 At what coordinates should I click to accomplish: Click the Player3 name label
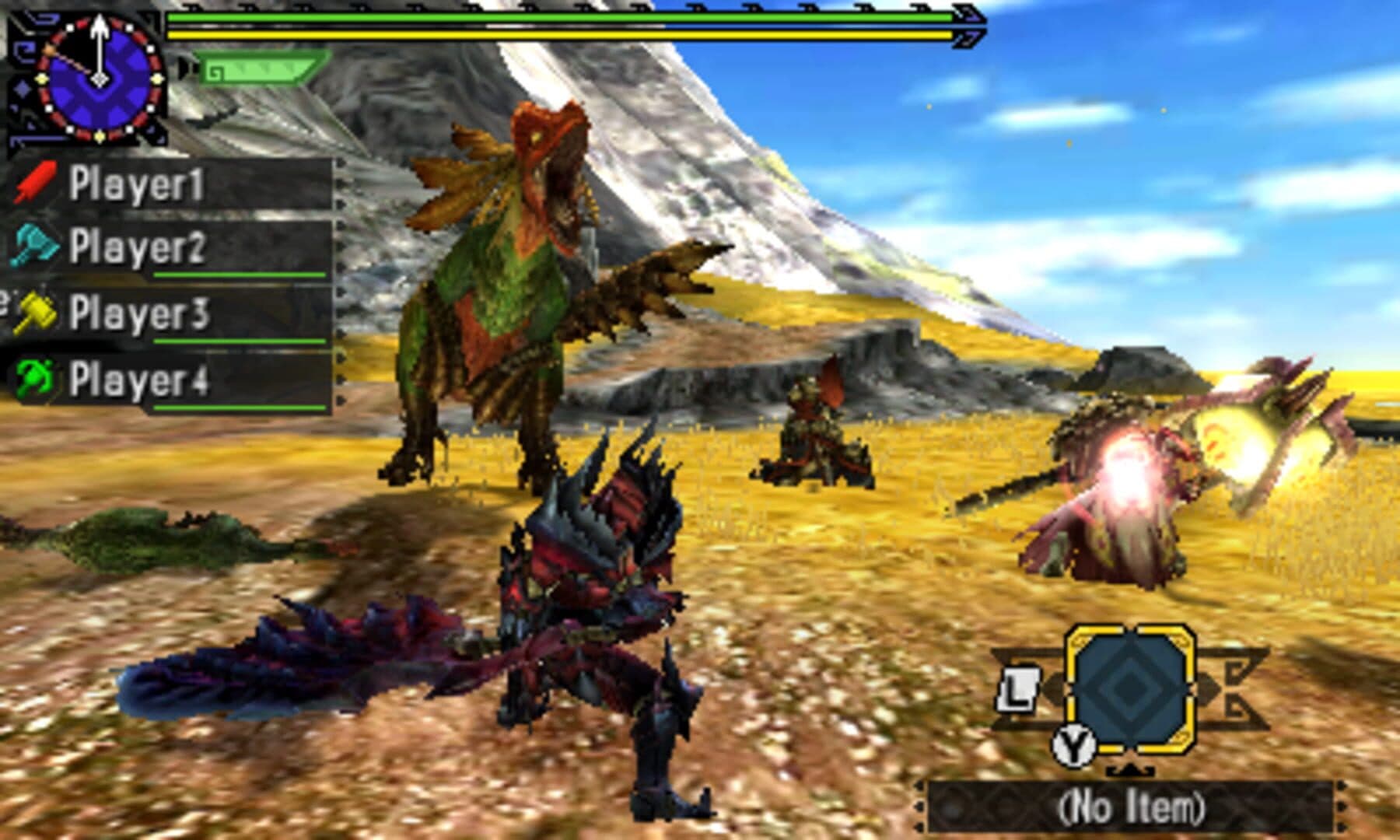click(x=140, y=314)
